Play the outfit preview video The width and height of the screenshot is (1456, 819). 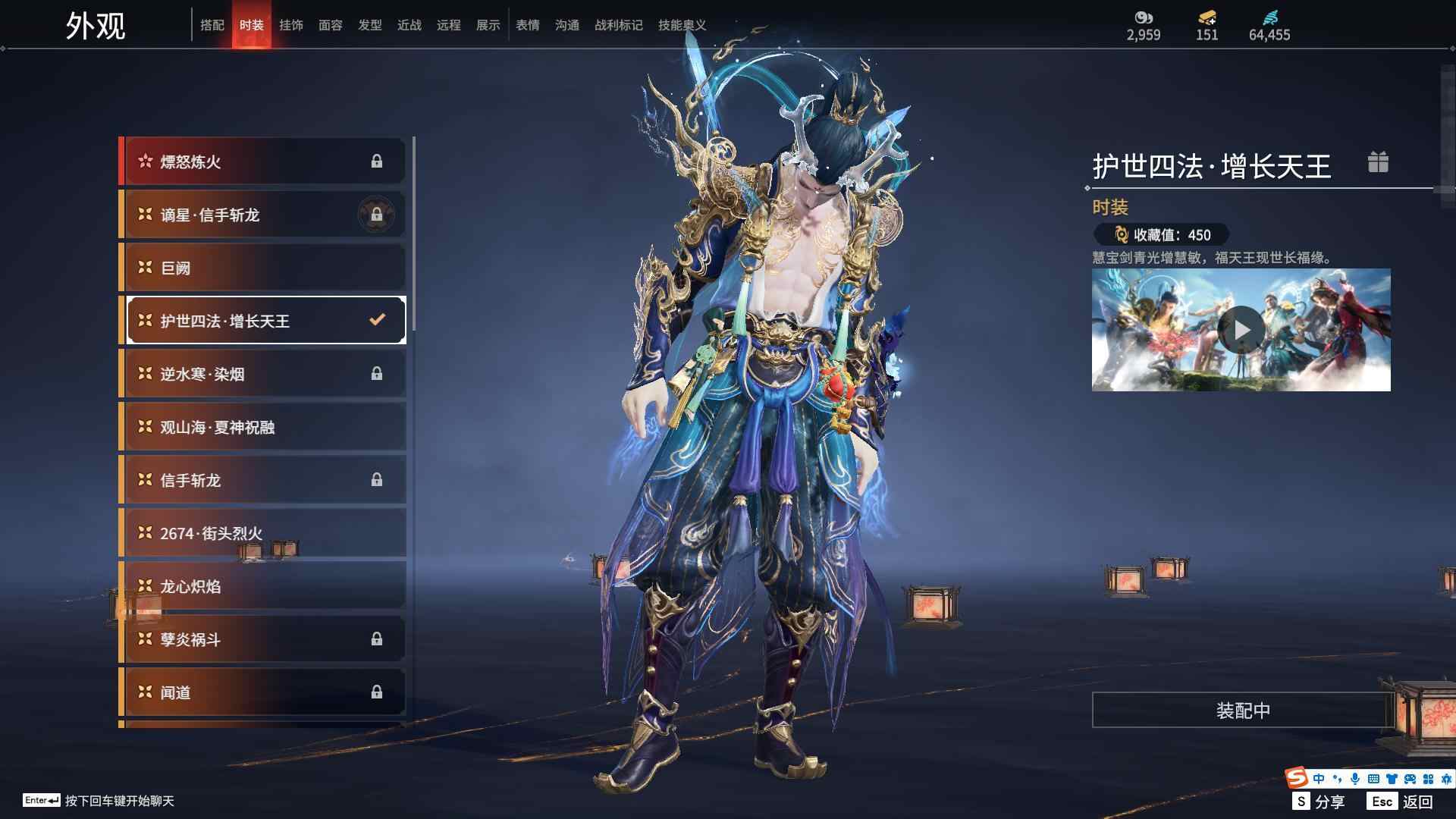point(1241,330)
